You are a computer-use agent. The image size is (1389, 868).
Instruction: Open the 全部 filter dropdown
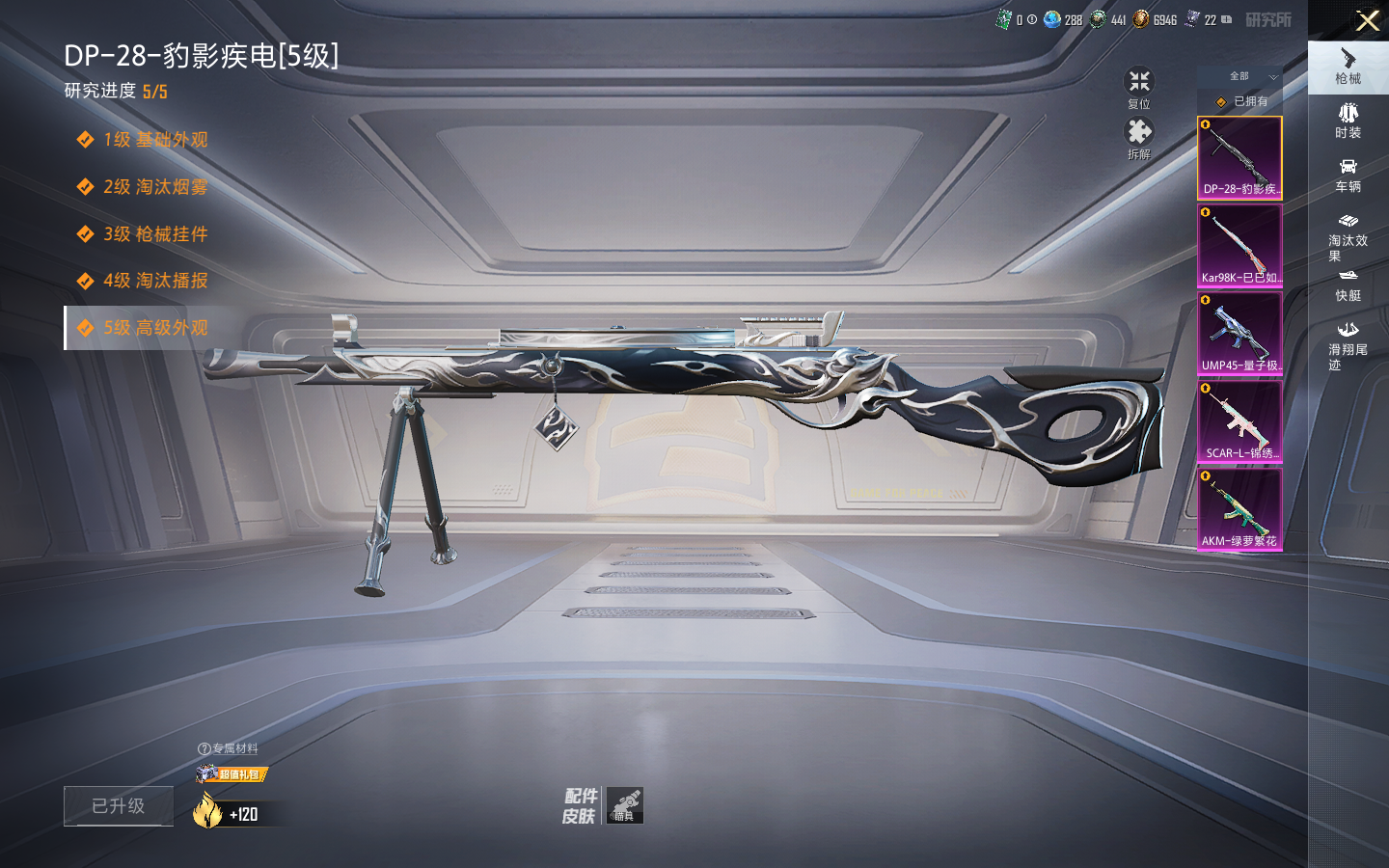[1252, 76]
